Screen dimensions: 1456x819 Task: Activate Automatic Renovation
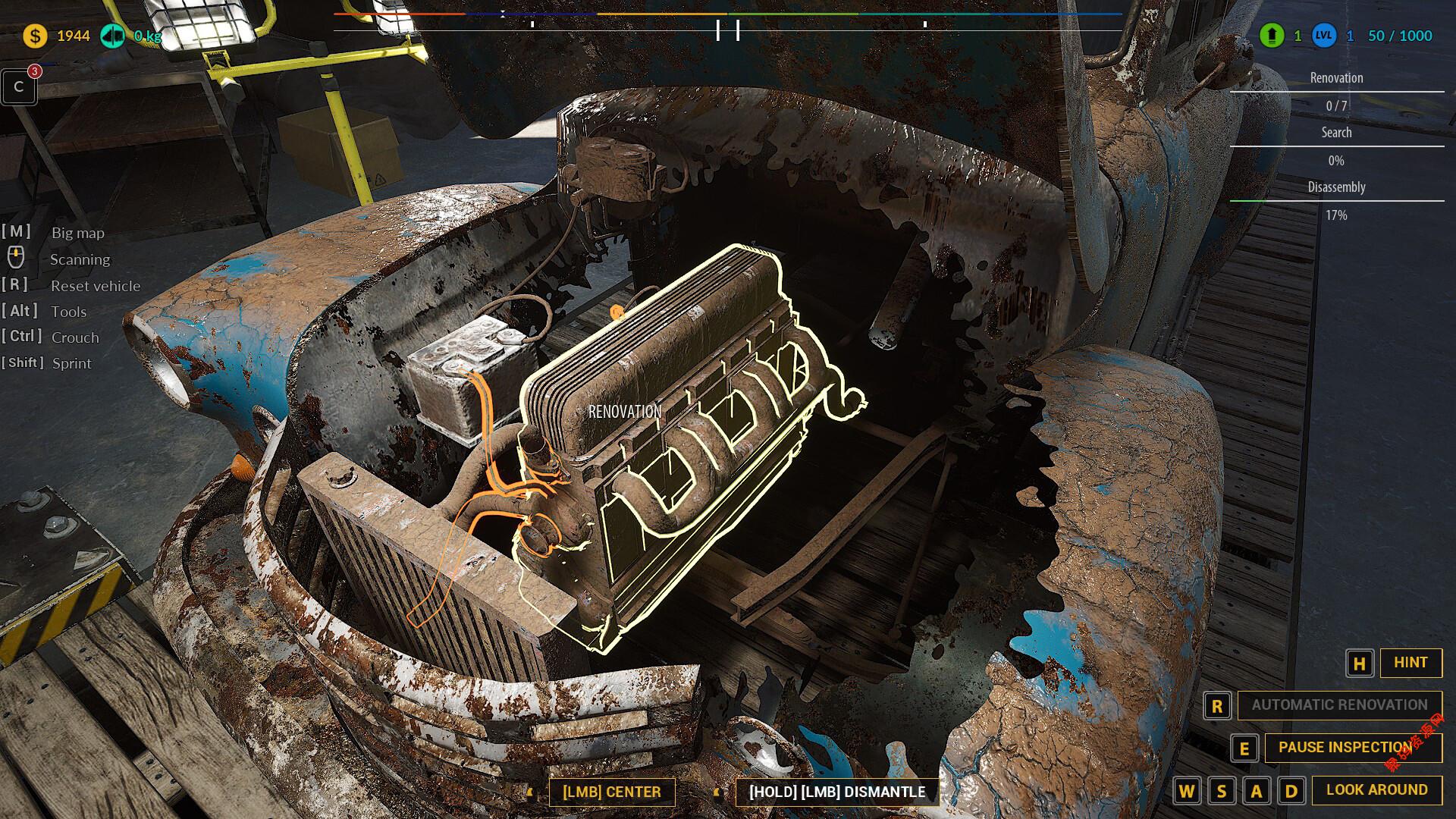1339,705
